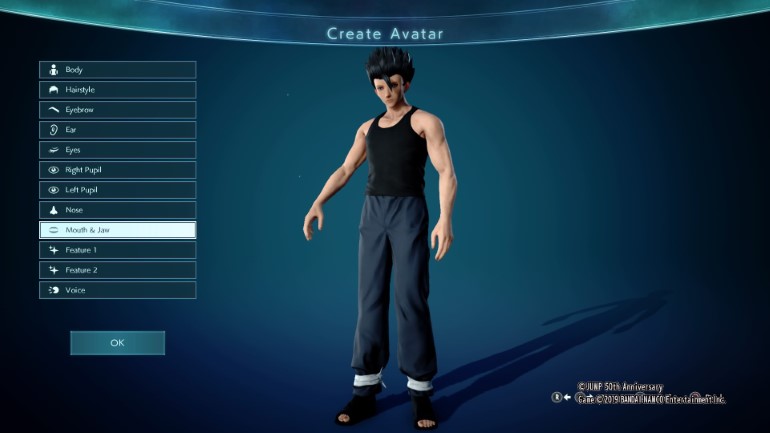Choose the Eyebrow option
Viewport: 770px width, 433px height.
click(x=117, y=110)
